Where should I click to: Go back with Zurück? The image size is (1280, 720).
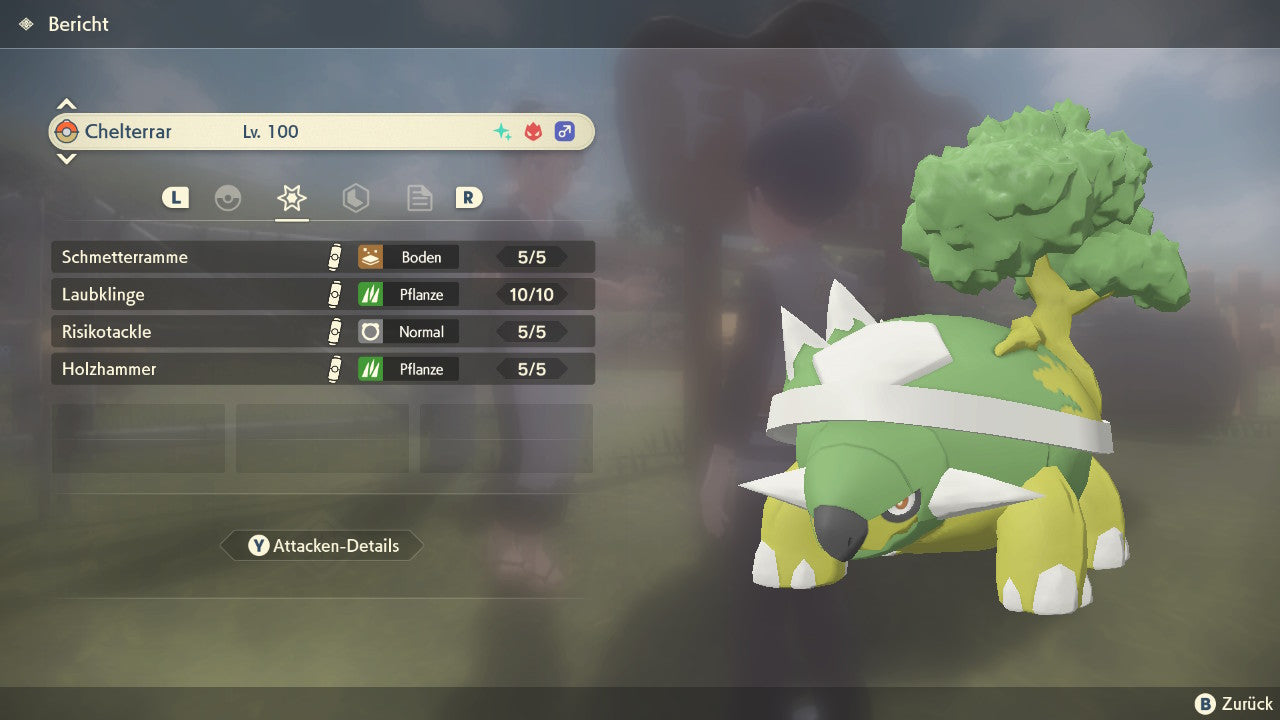click(x=1234, y=704)
